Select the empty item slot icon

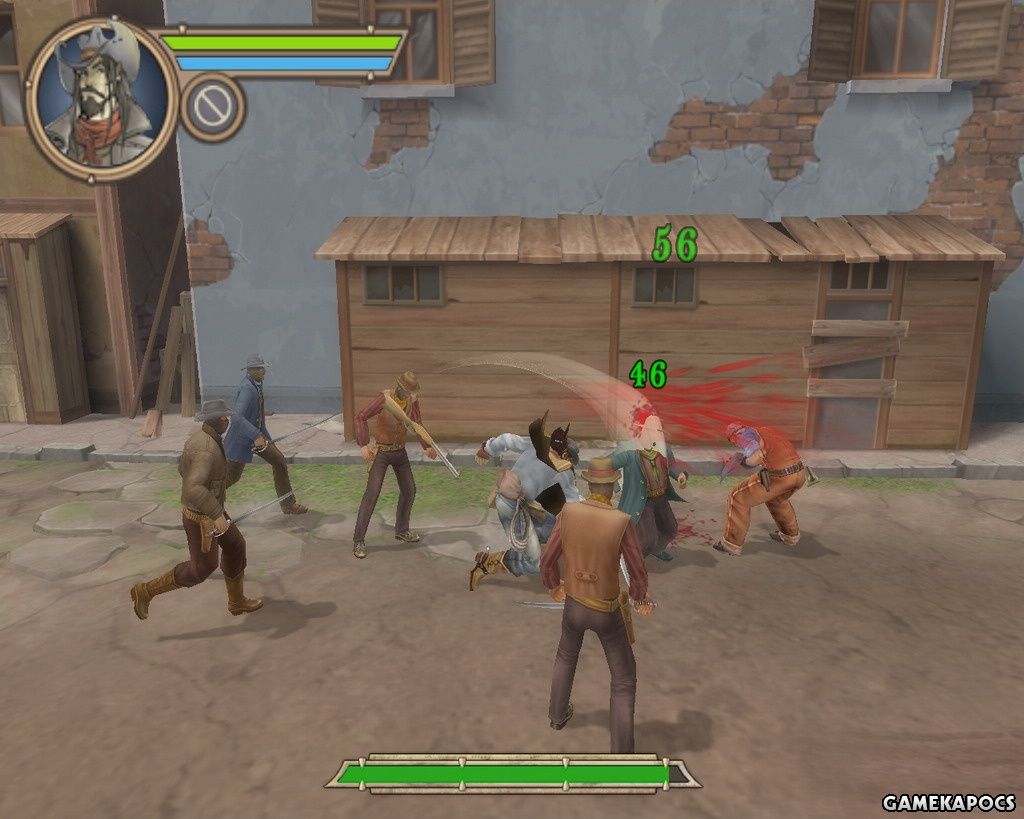213,107
